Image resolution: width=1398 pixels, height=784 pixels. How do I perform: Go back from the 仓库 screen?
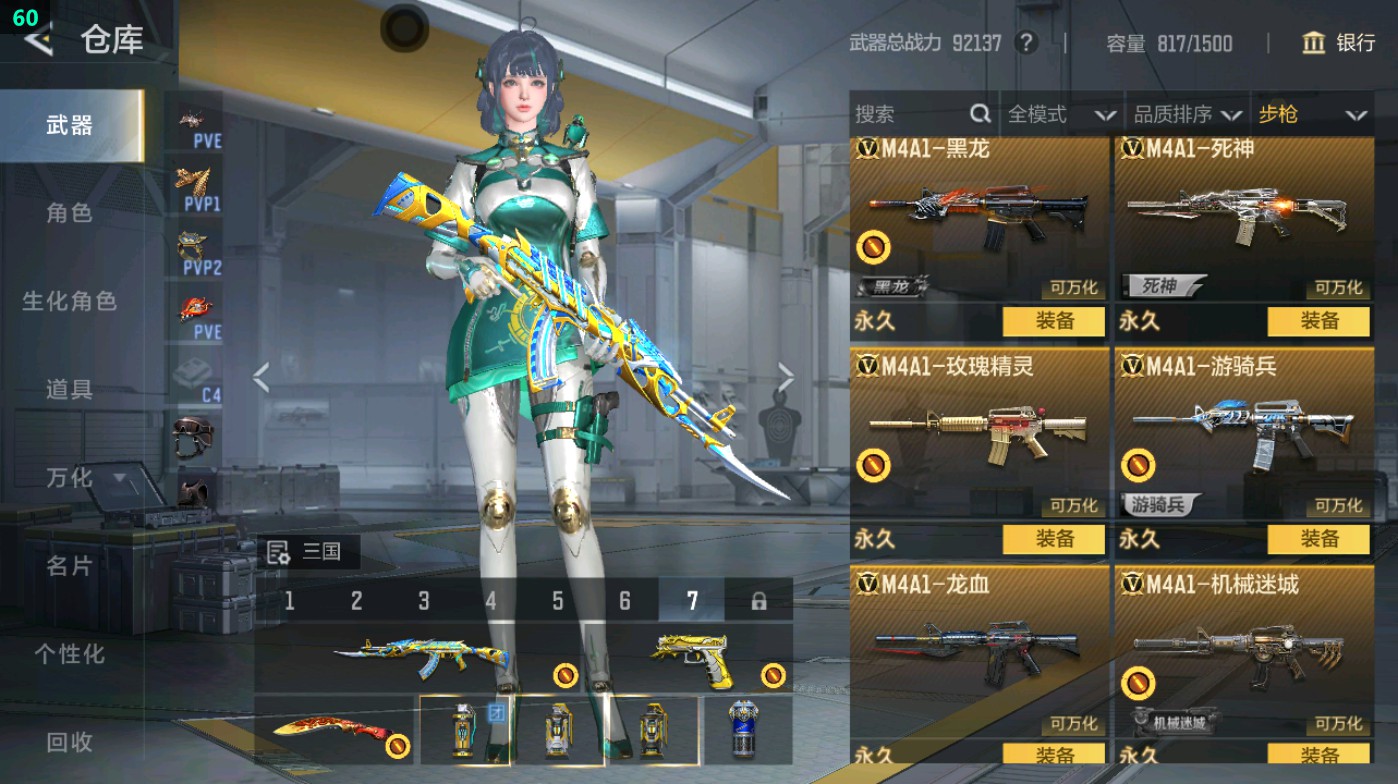pos(38,39)
